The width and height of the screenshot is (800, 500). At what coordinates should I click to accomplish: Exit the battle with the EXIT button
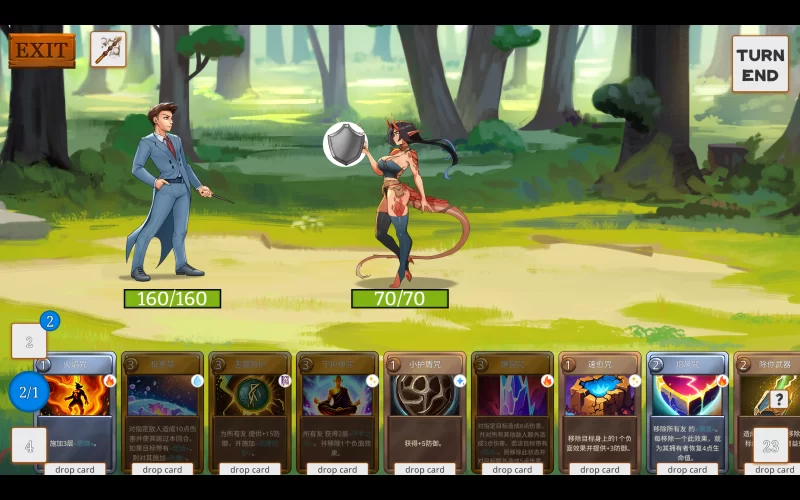[42, 50]
